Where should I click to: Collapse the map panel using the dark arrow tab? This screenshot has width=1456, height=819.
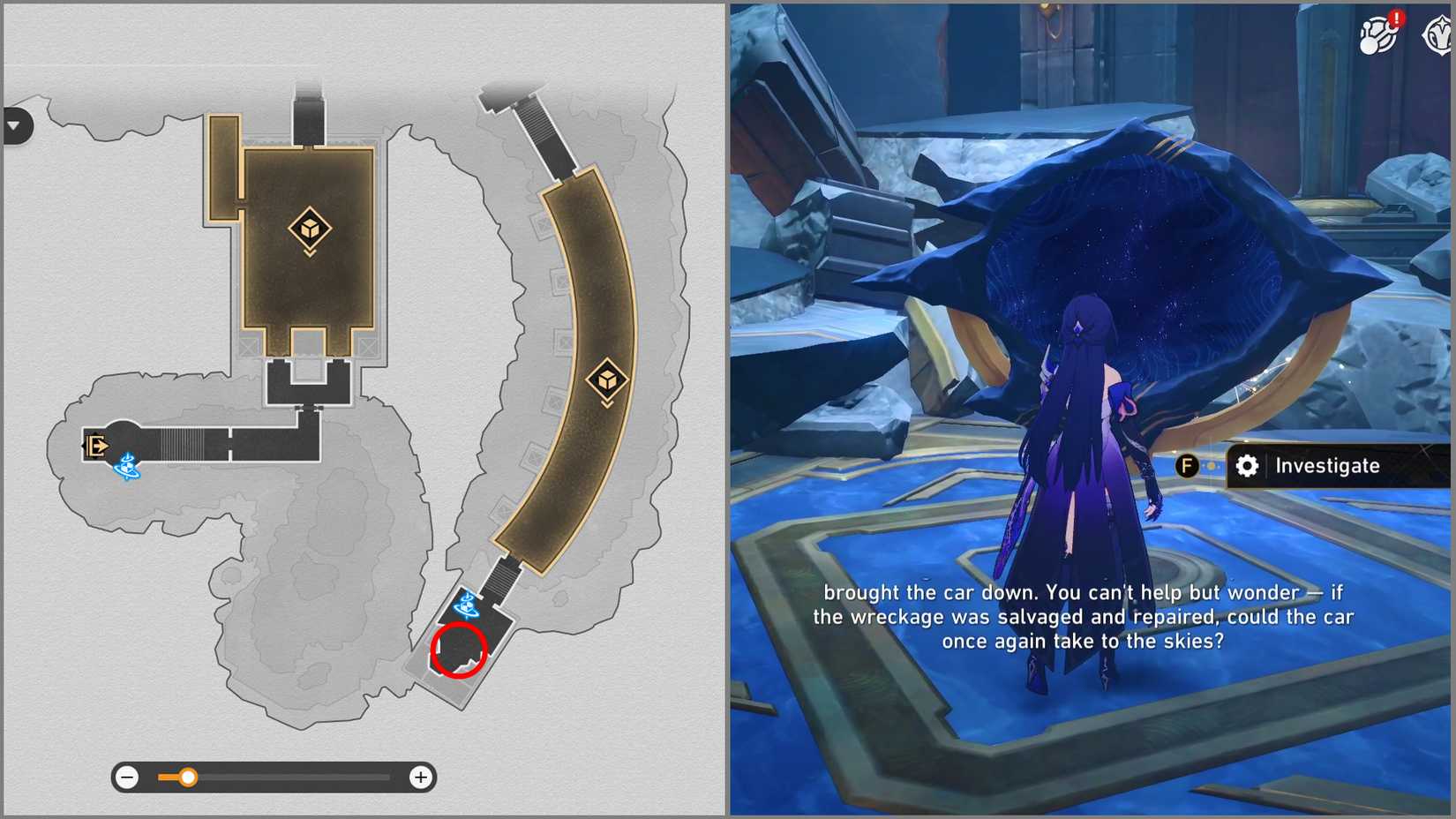[15, 126]
